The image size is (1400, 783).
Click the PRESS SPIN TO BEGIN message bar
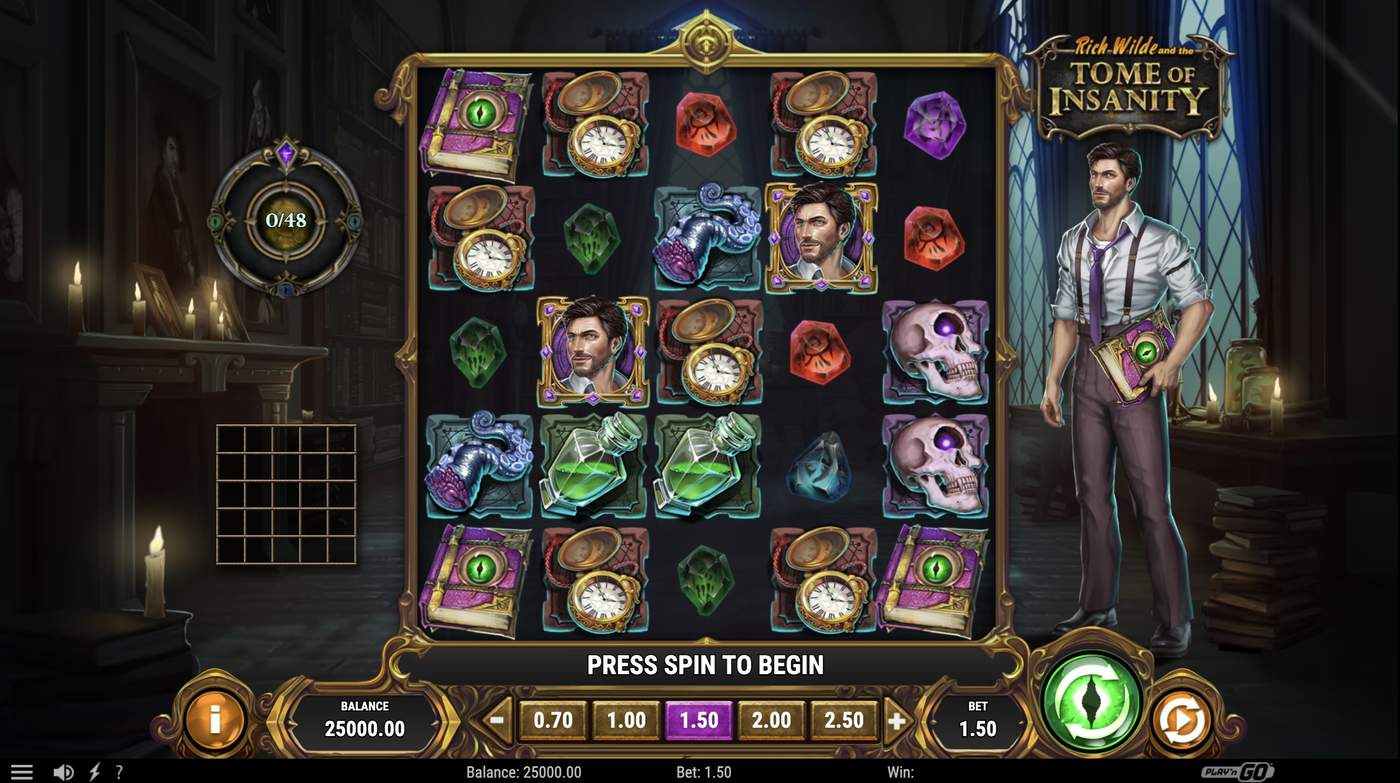(705, 664)
